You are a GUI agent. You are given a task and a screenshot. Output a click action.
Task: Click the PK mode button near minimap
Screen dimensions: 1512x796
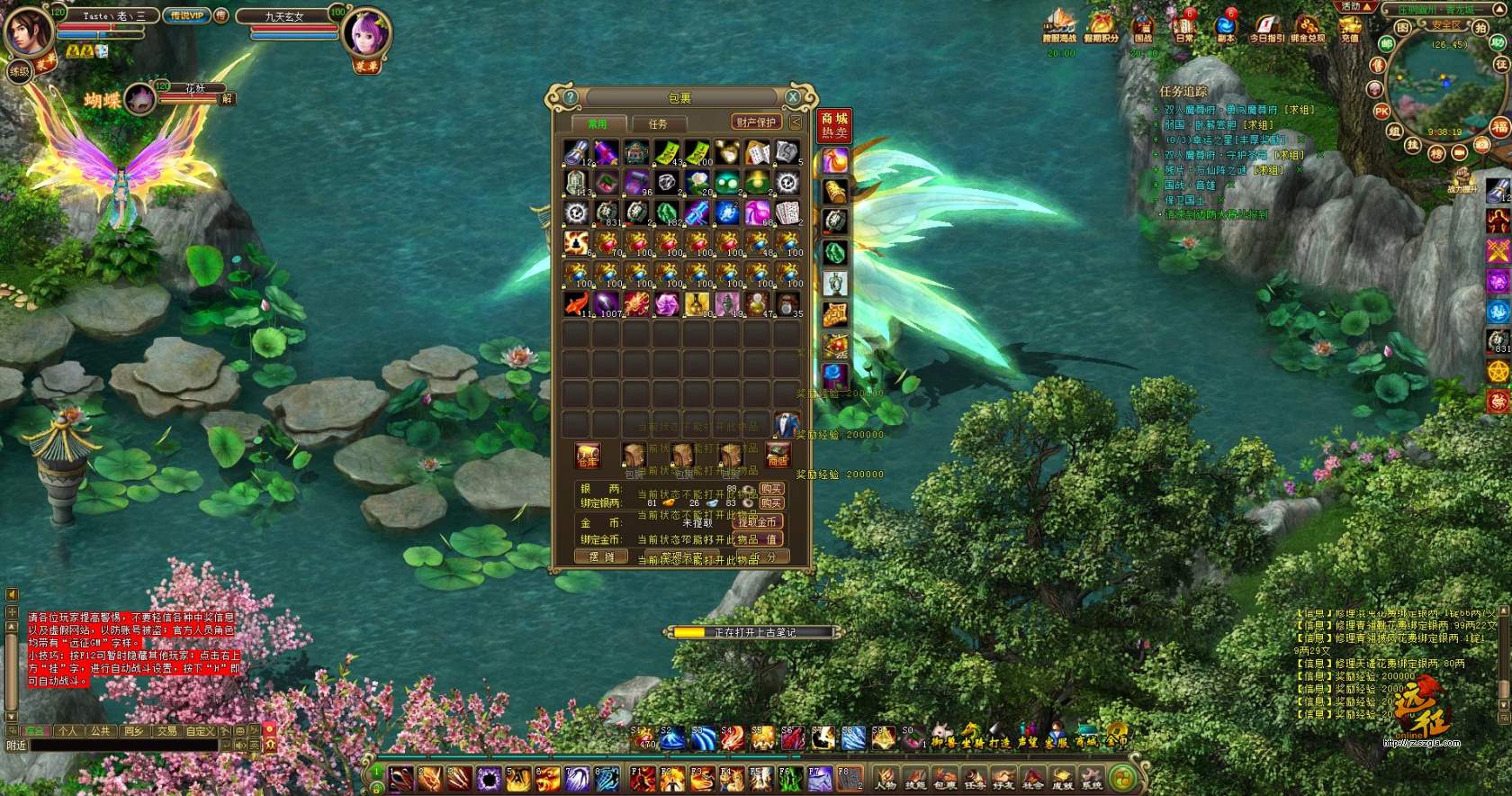[x=1381, y=112]
